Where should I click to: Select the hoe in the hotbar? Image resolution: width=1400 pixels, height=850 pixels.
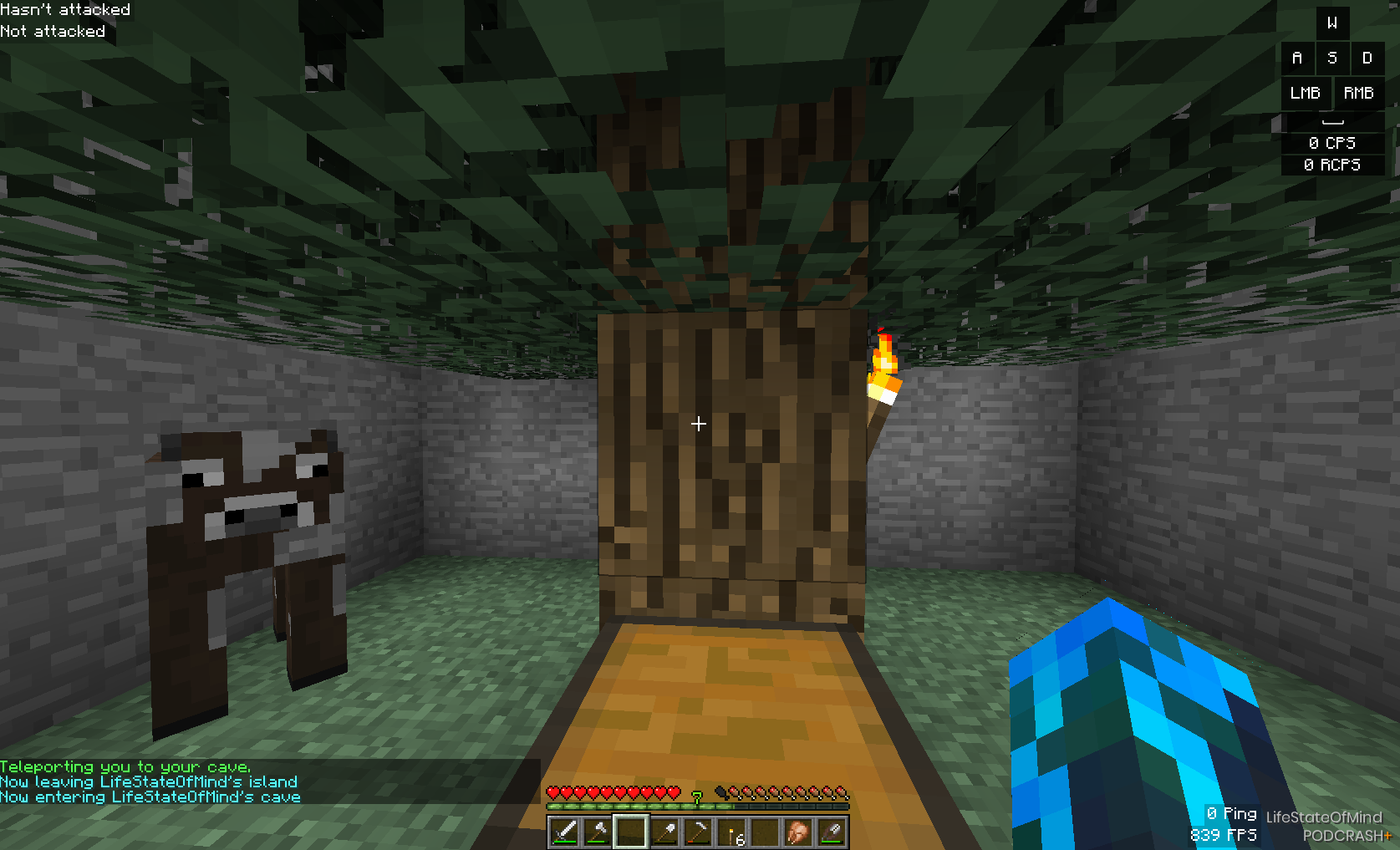point(698,832)
